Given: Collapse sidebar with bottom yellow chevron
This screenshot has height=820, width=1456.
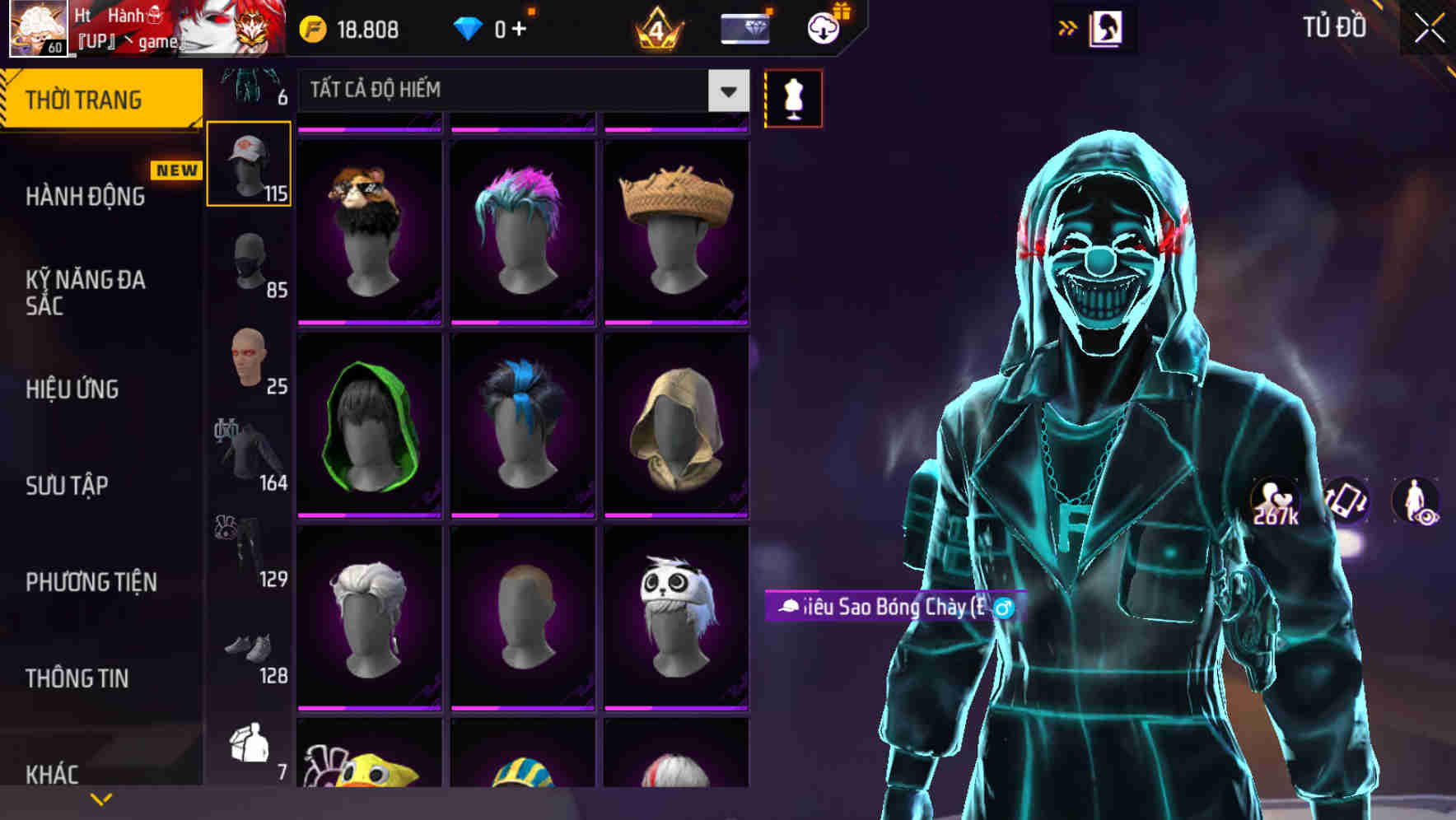Looking at the screenshot, I should 100,797.
